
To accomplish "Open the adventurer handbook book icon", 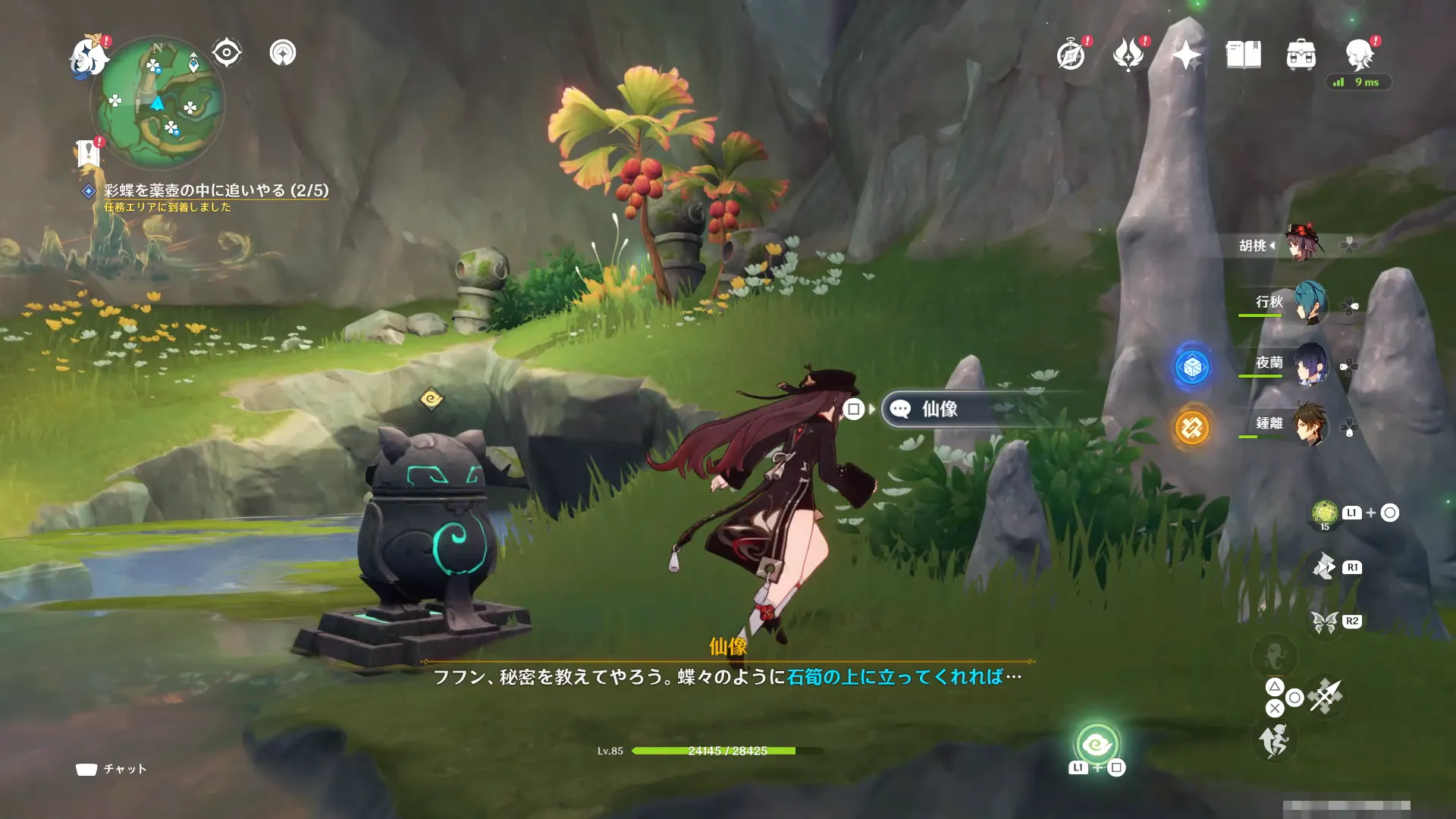I will click(x=1244, y=55).
